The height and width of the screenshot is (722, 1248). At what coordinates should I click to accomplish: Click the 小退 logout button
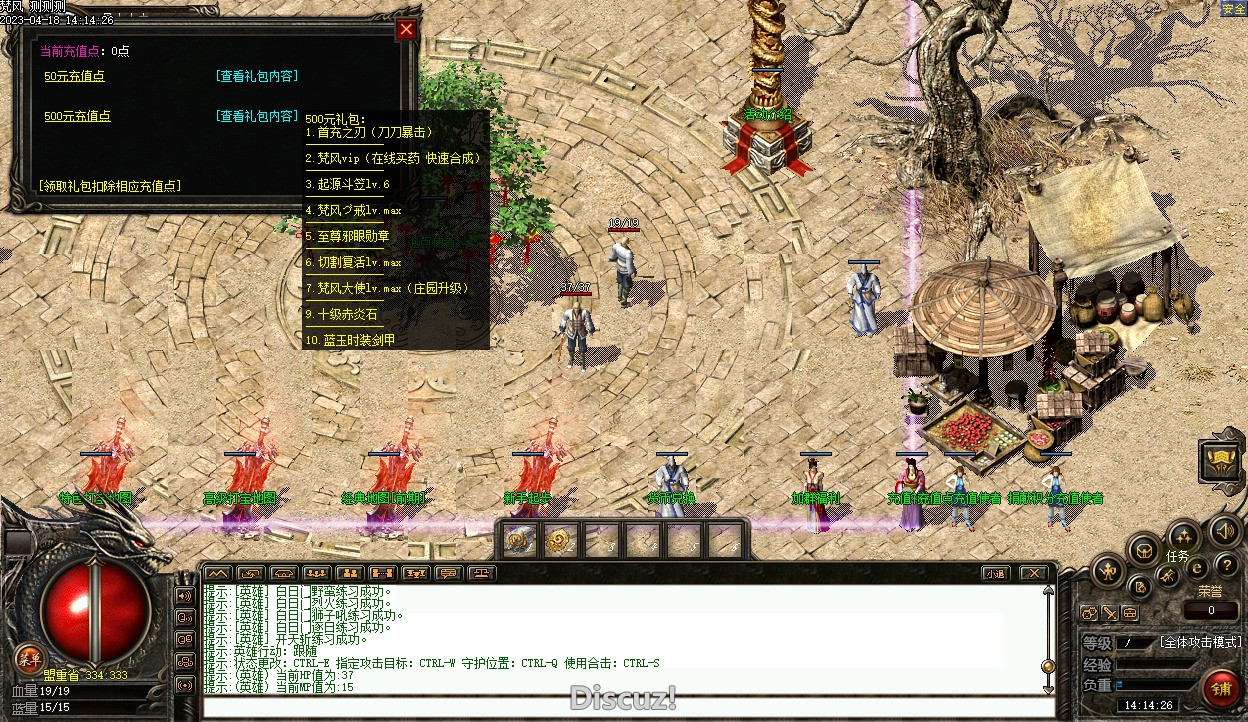click(x=993, y=574)
